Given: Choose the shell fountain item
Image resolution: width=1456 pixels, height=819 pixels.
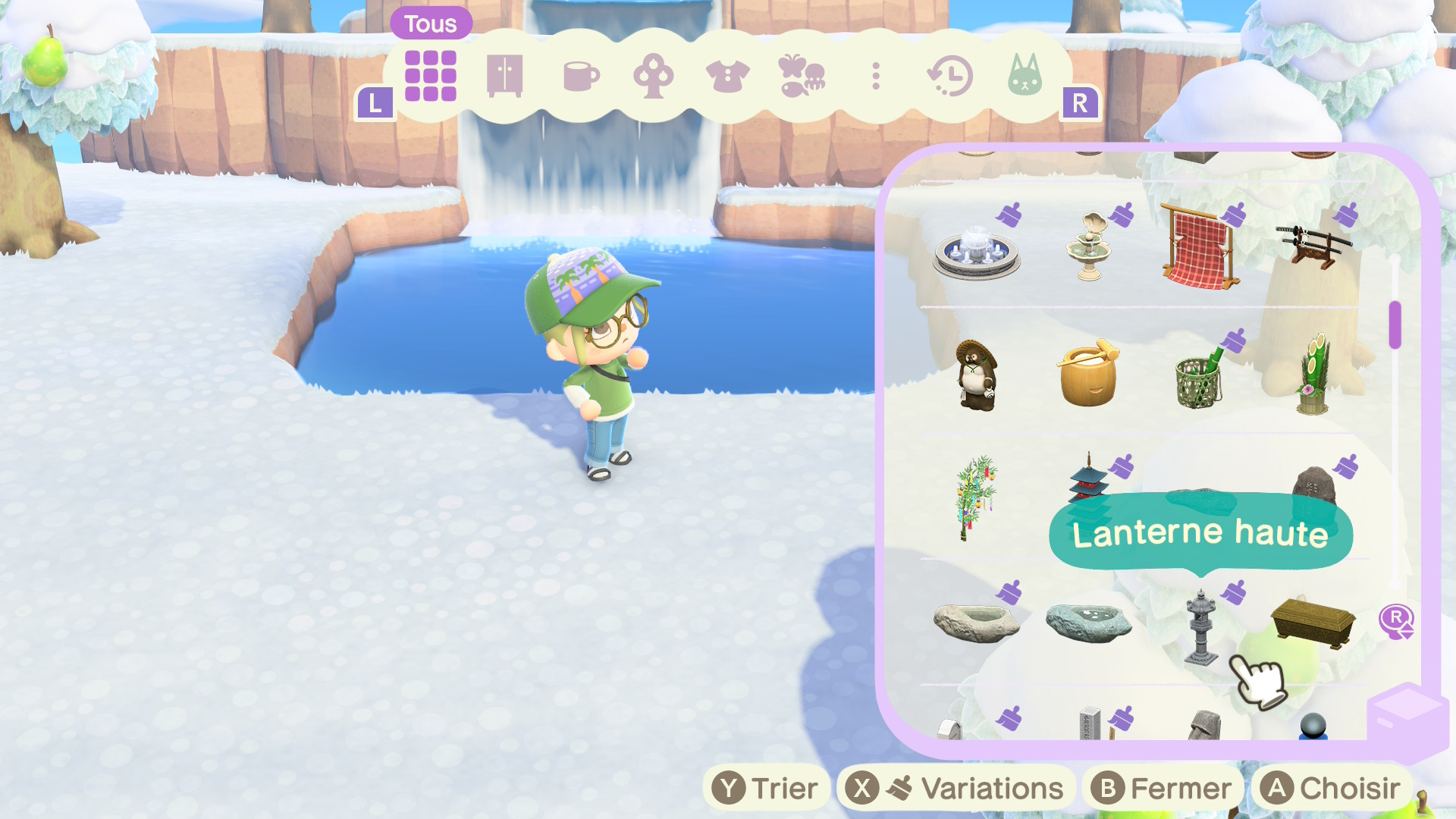Looking at the screenshot, I should (x=1089, y=246).
